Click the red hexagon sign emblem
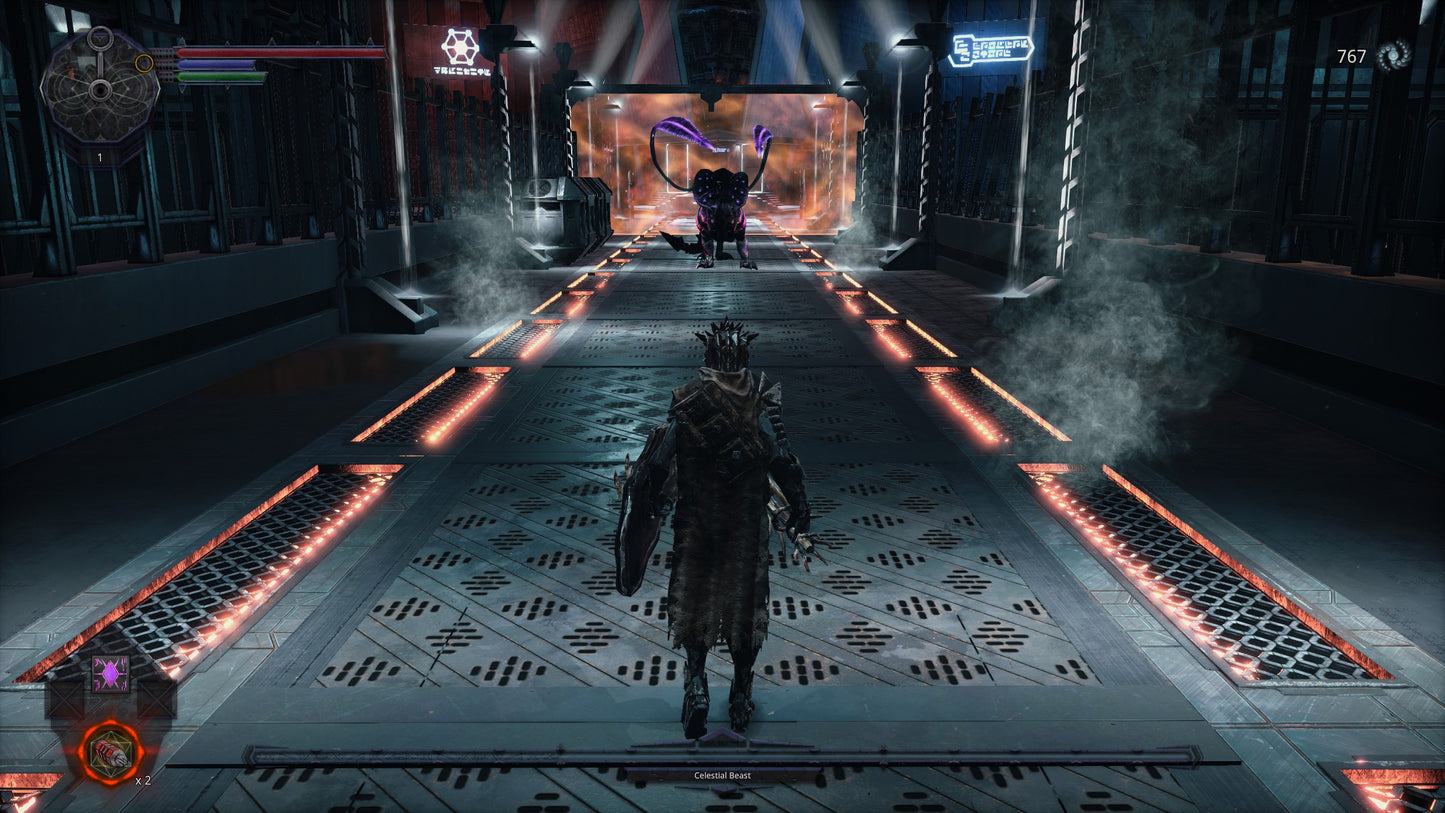Screen dimensions: 1445x813 (458, 46)
